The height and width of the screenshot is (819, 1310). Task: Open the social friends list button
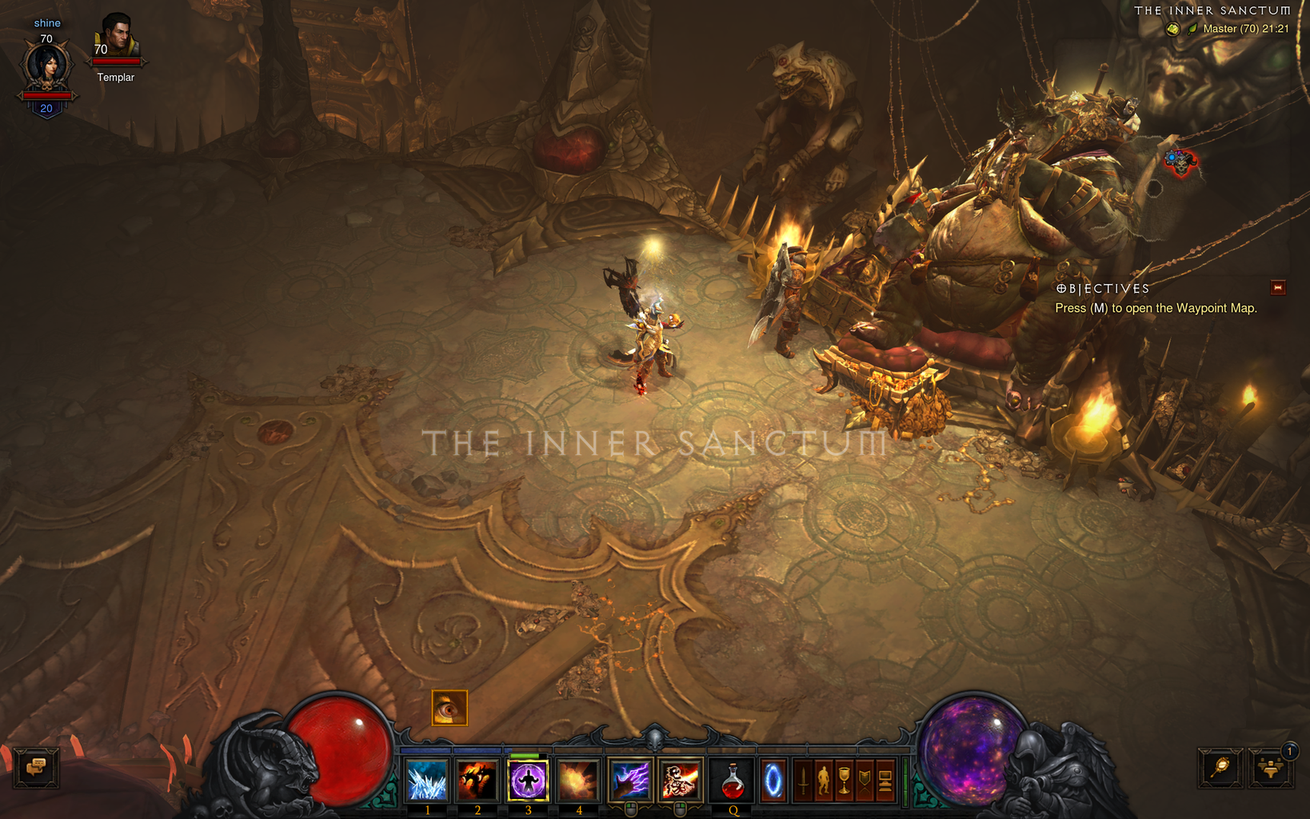click(1270, 768)
